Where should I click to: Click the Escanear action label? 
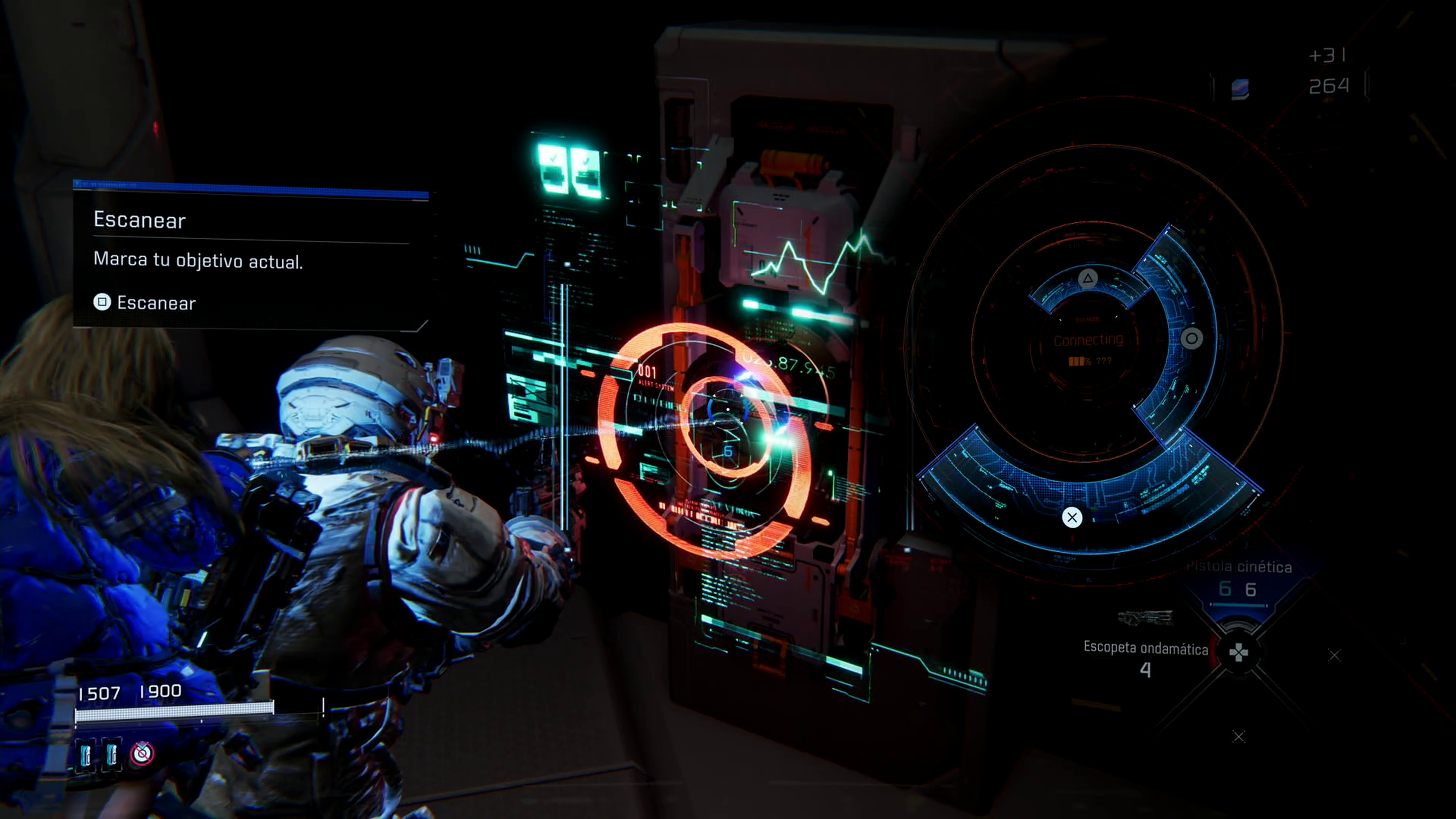[156, 303]
